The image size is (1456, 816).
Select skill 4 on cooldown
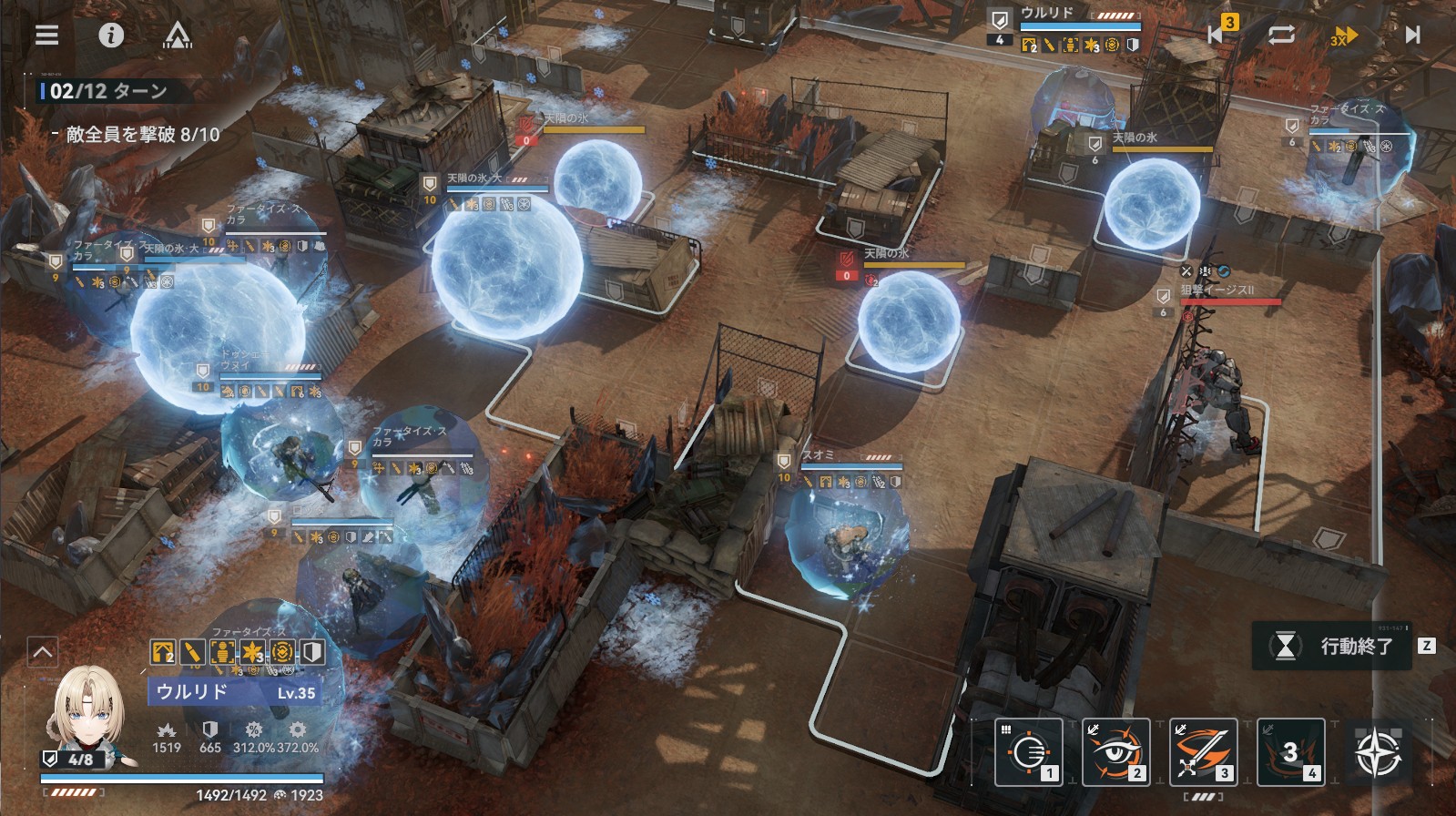coord(1290,752)
